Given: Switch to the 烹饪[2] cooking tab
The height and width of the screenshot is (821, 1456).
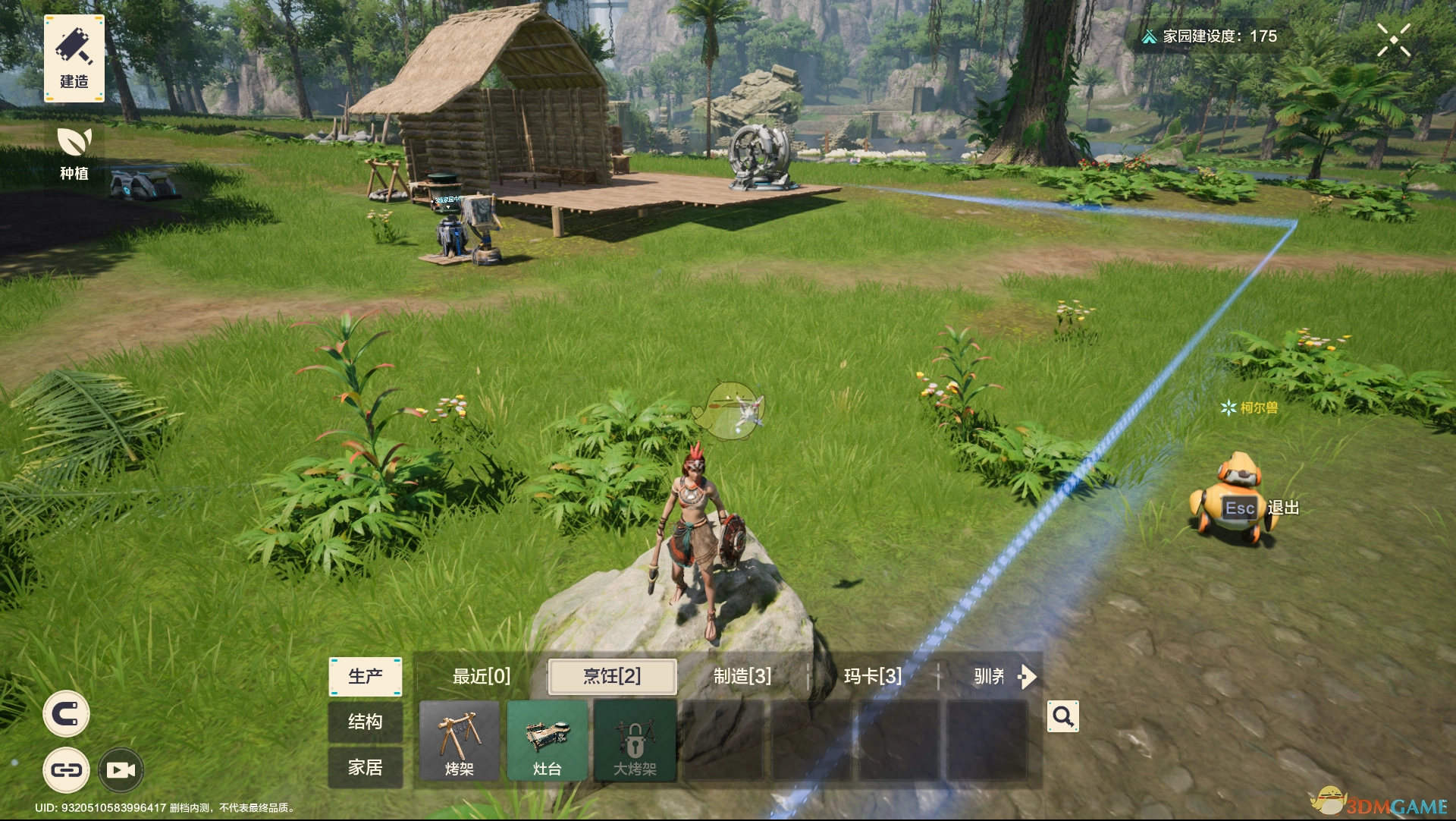Looking at the screenshot, I should pos(612,676).
